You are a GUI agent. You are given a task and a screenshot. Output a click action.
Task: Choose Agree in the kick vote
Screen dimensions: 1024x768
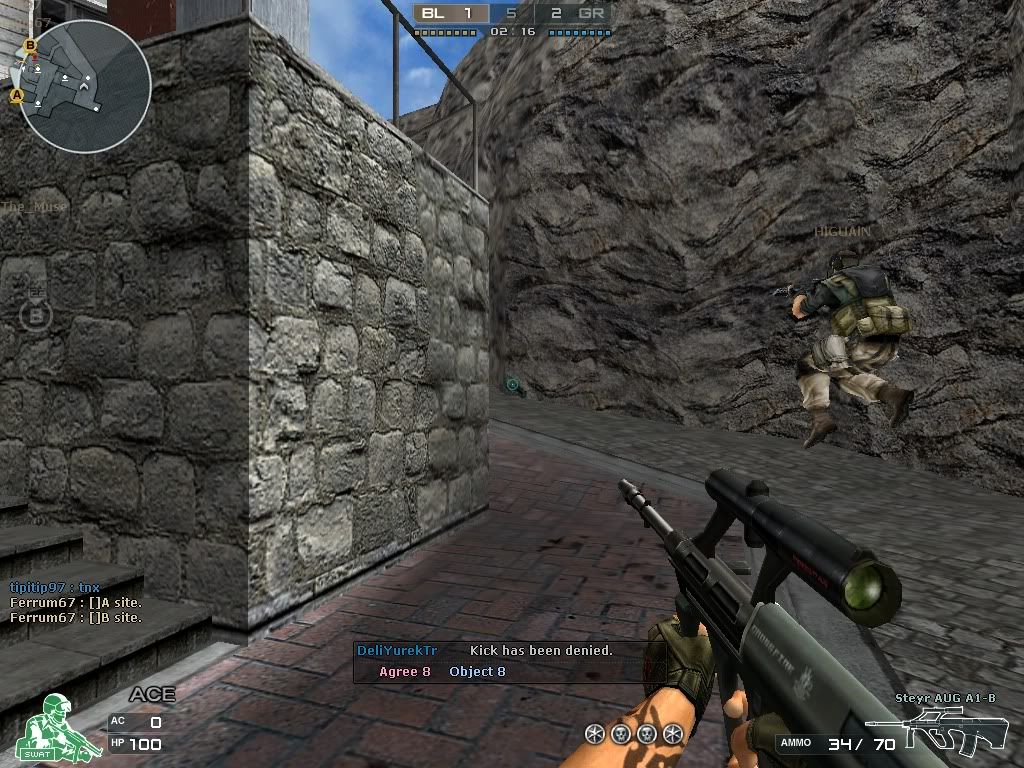[x=404, y=672]
